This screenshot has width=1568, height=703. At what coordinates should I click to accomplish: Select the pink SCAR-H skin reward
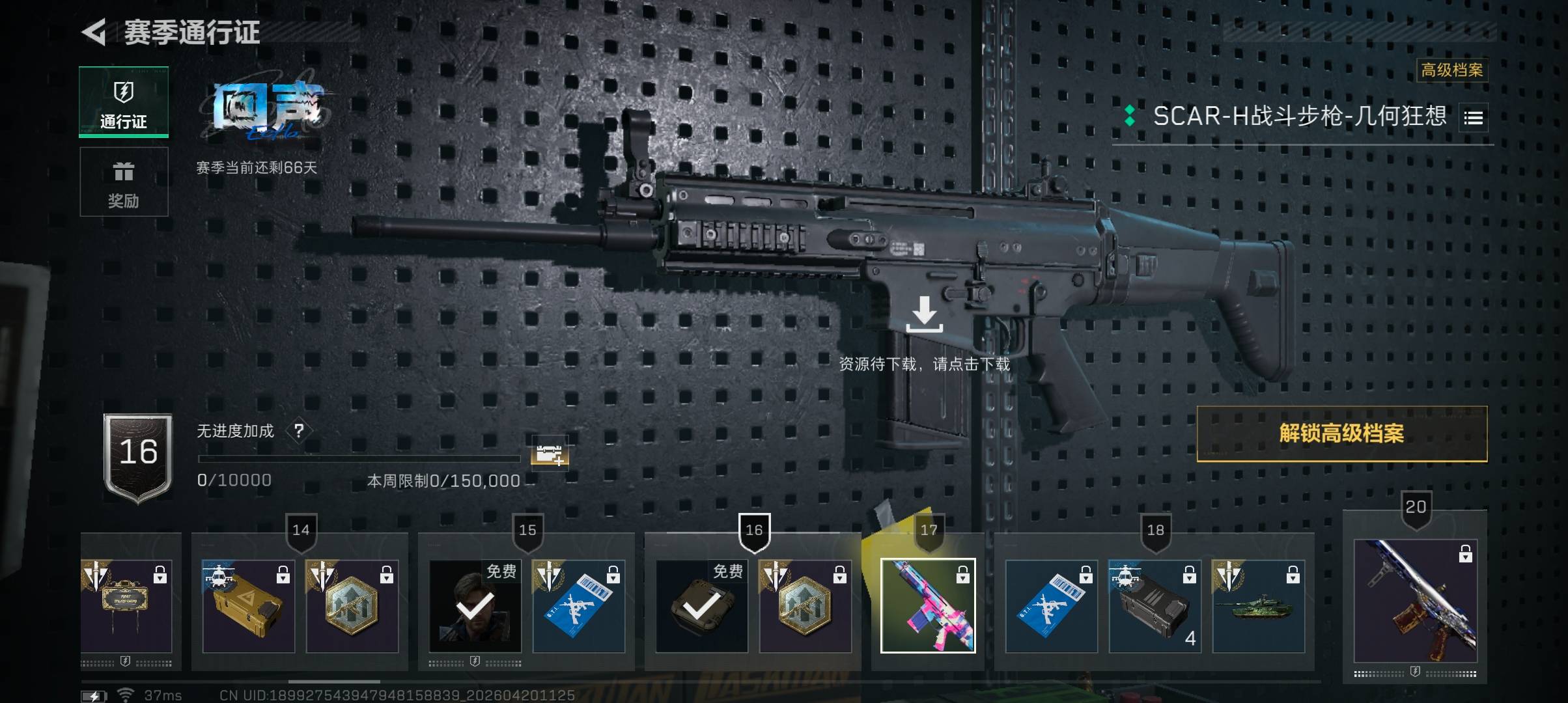(x=928, y=605)
